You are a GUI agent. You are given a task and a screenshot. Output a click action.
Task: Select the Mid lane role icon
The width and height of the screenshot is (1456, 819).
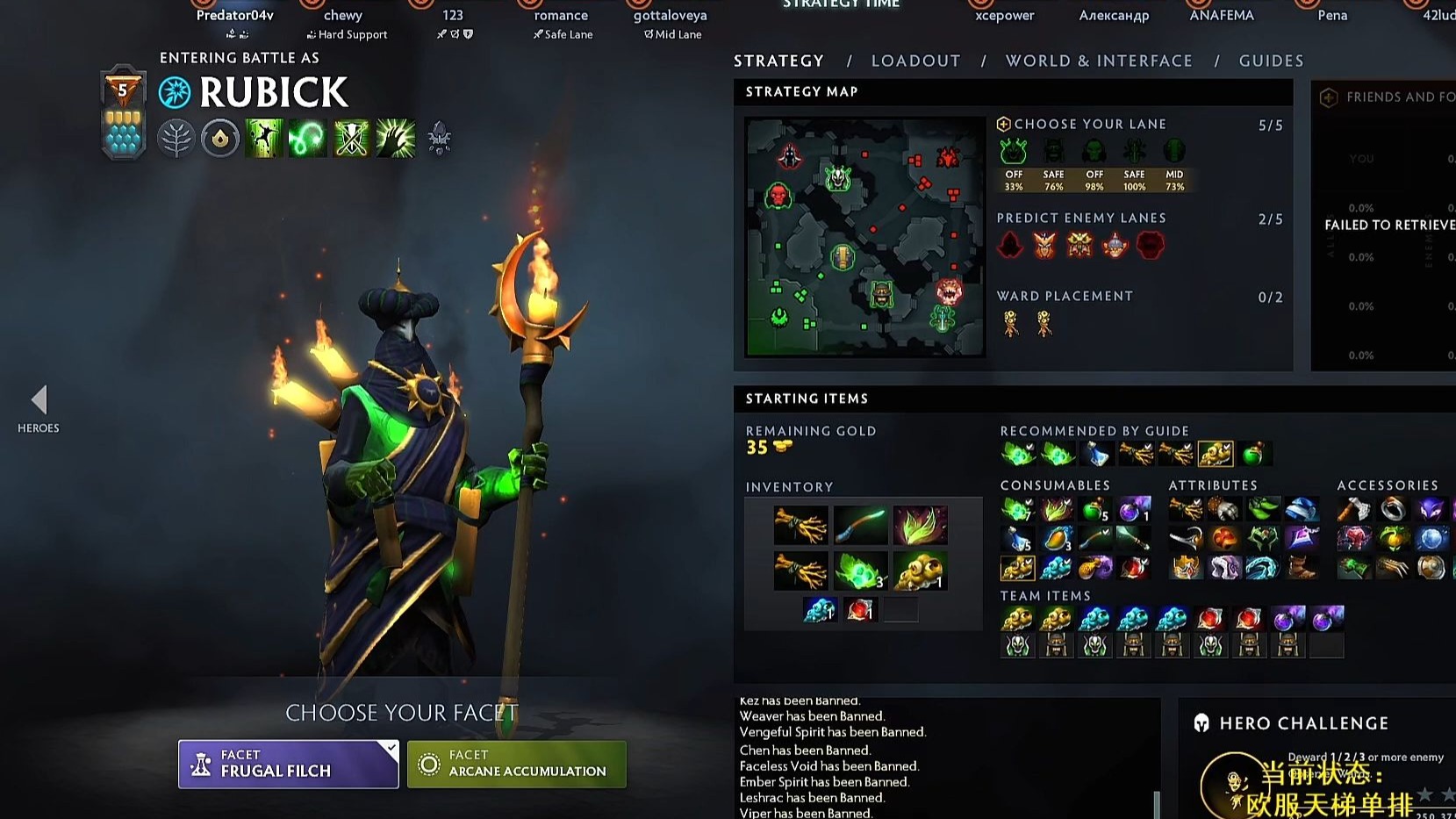tap(1174, 152)
